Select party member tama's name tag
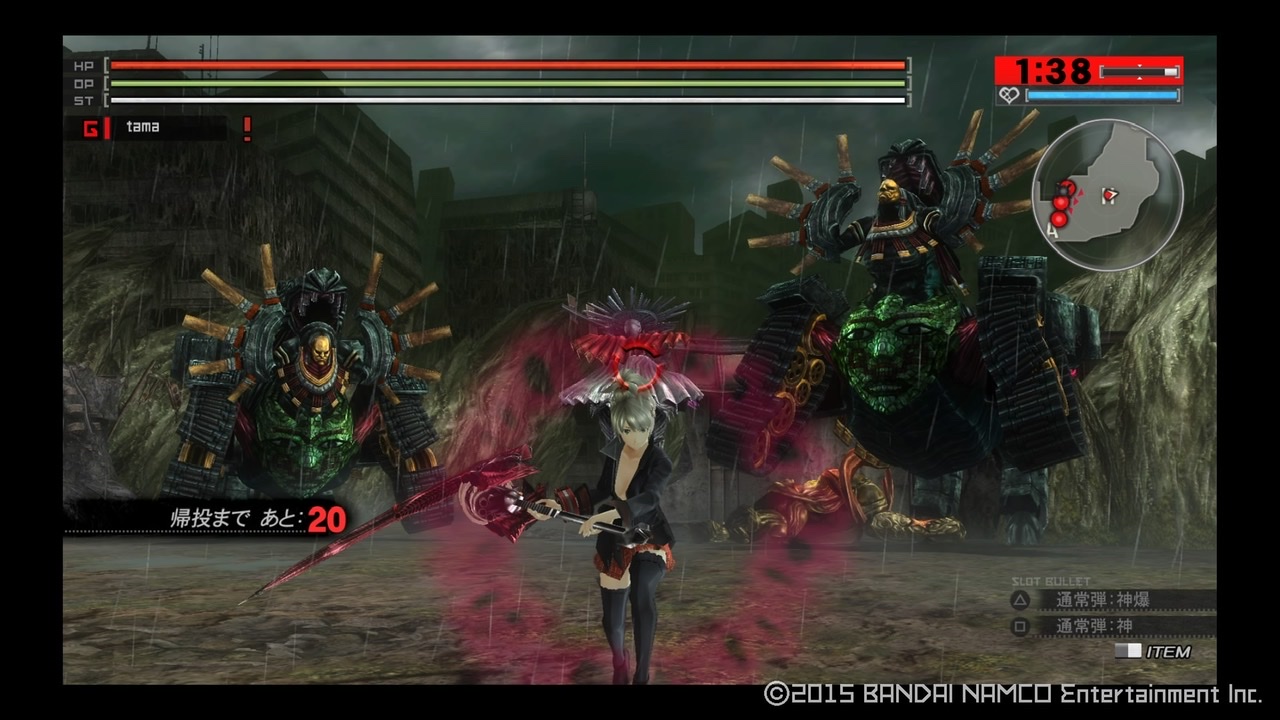This screenshot has height=720, width=1280. pos(143,127)
